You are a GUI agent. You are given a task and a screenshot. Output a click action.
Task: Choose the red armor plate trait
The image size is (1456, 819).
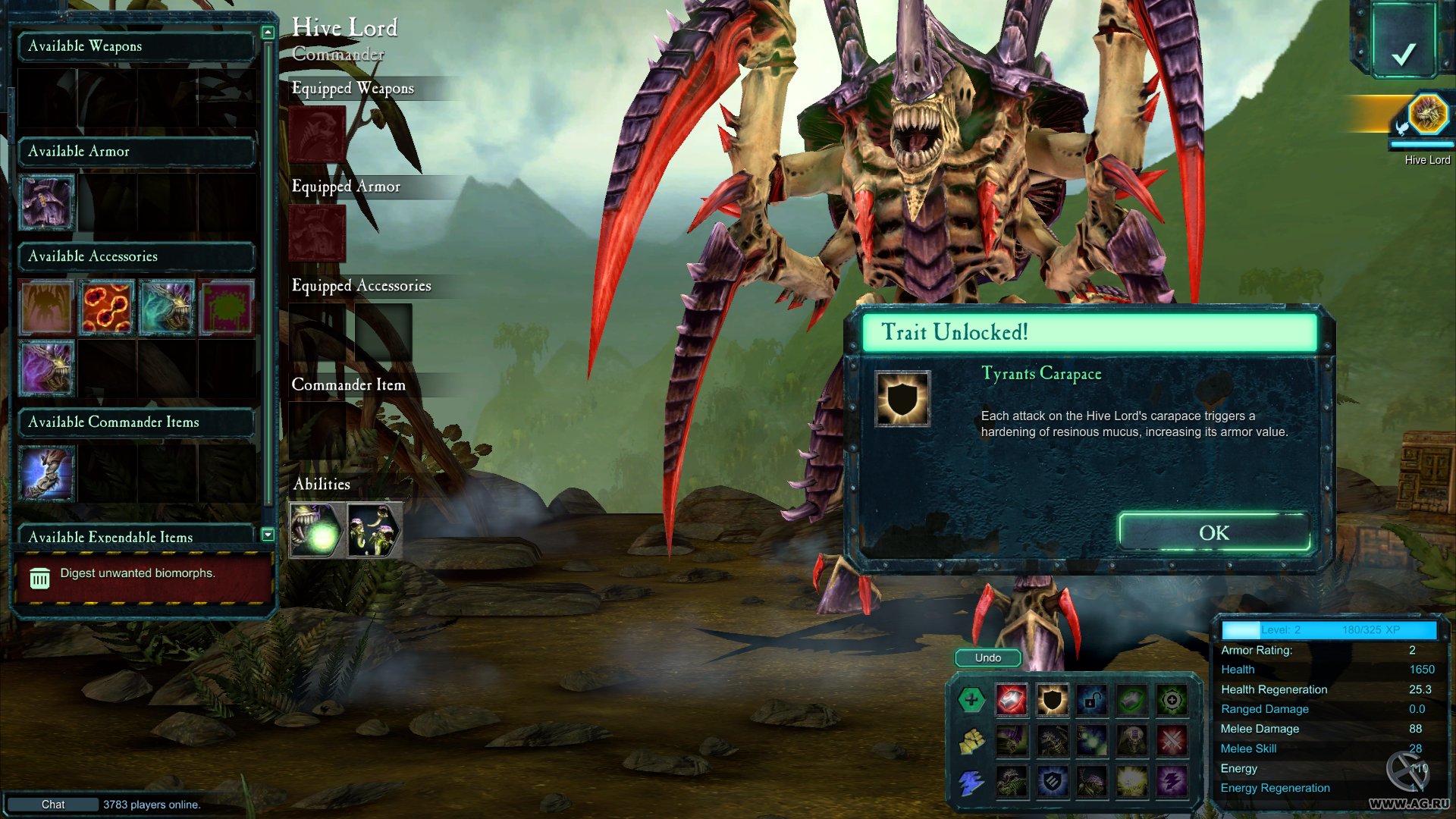pos(1012,700)
